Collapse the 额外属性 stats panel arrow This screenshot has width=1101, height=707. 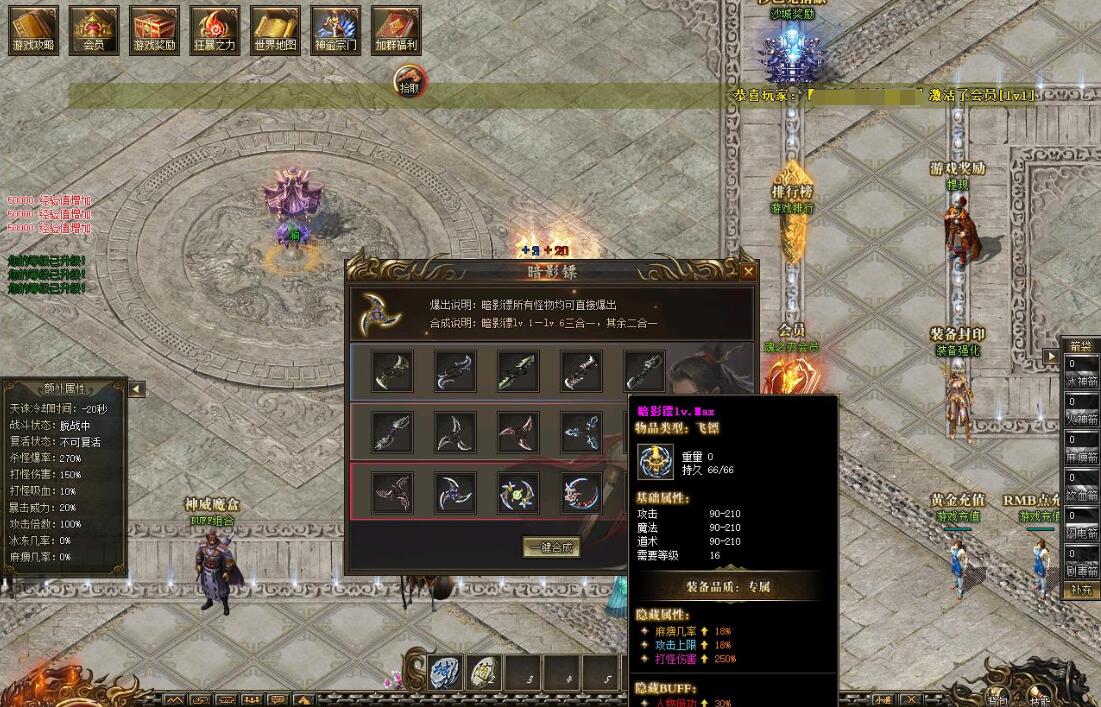coord(137,389)
